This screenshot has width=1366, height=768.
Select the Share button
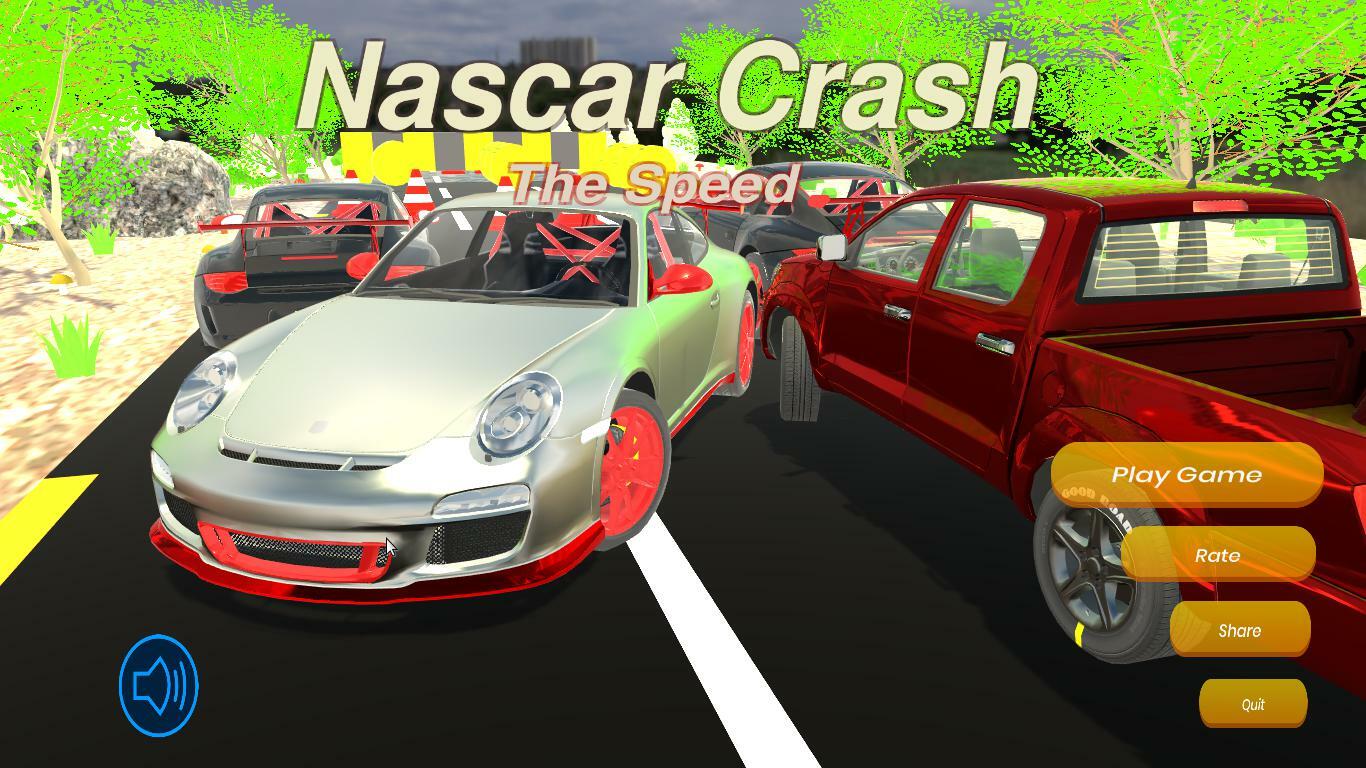point(1240,630)
